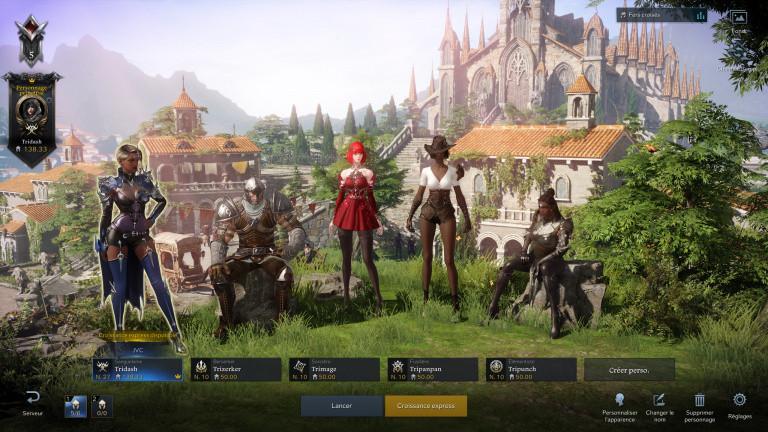Open the Fond background picker
The height and width of the screenshot is (432, 768).
pyautogui.click(x=738, y=18)
